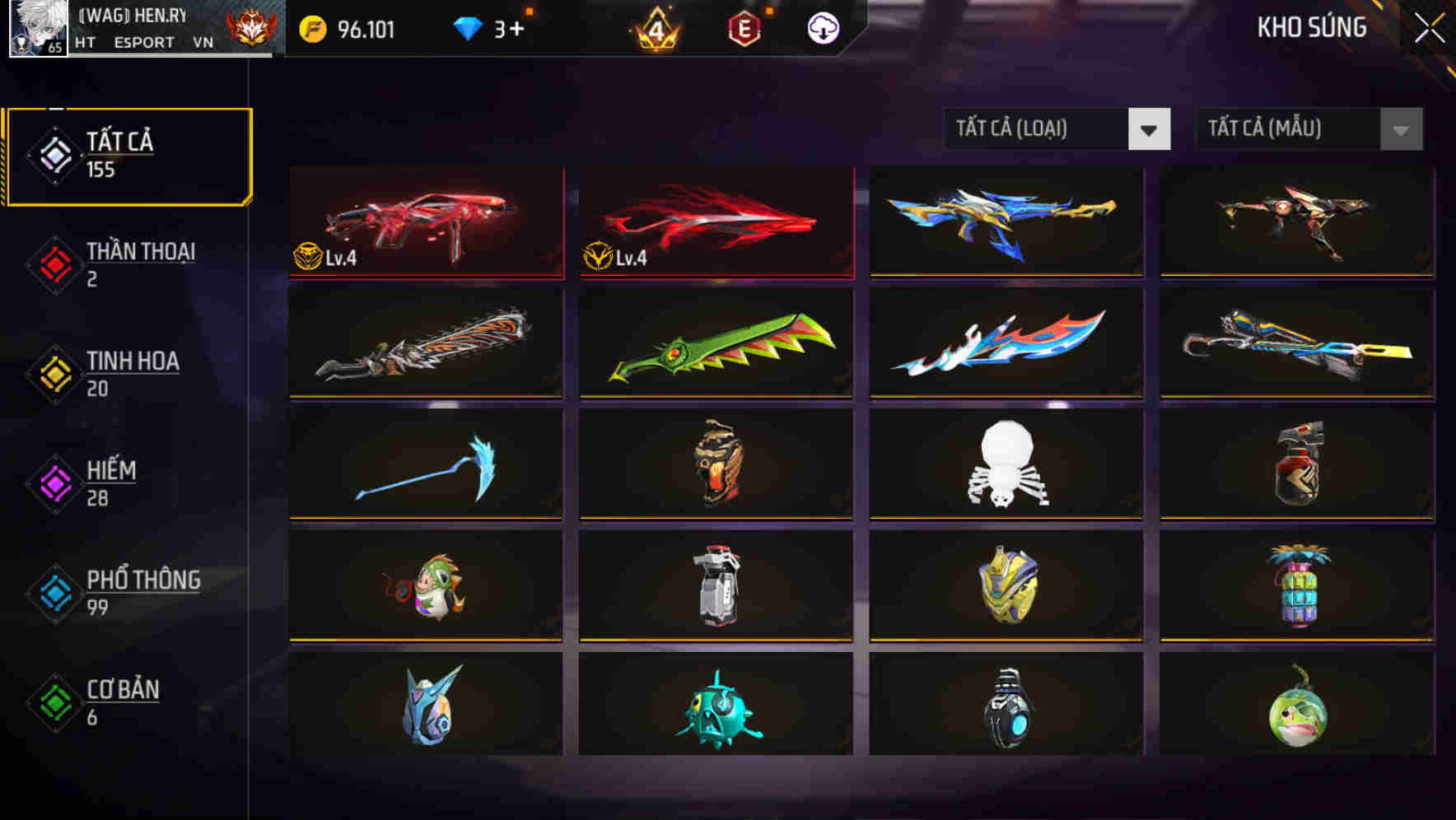The height and width of the screenshot is (820, 1456).
Task: Open the player profile avatar
Action: (x=39, y=27)
